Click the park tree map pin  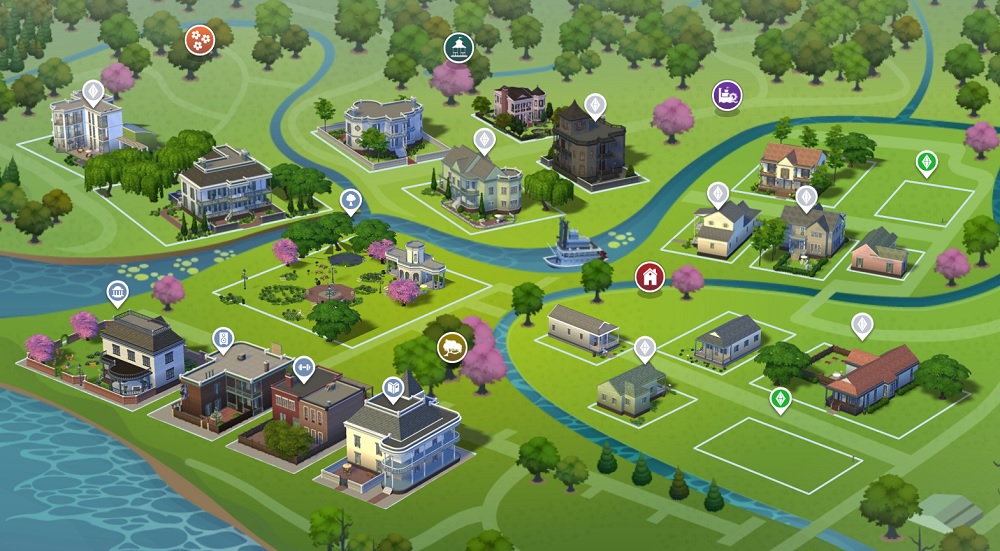(x=351, y=200)
